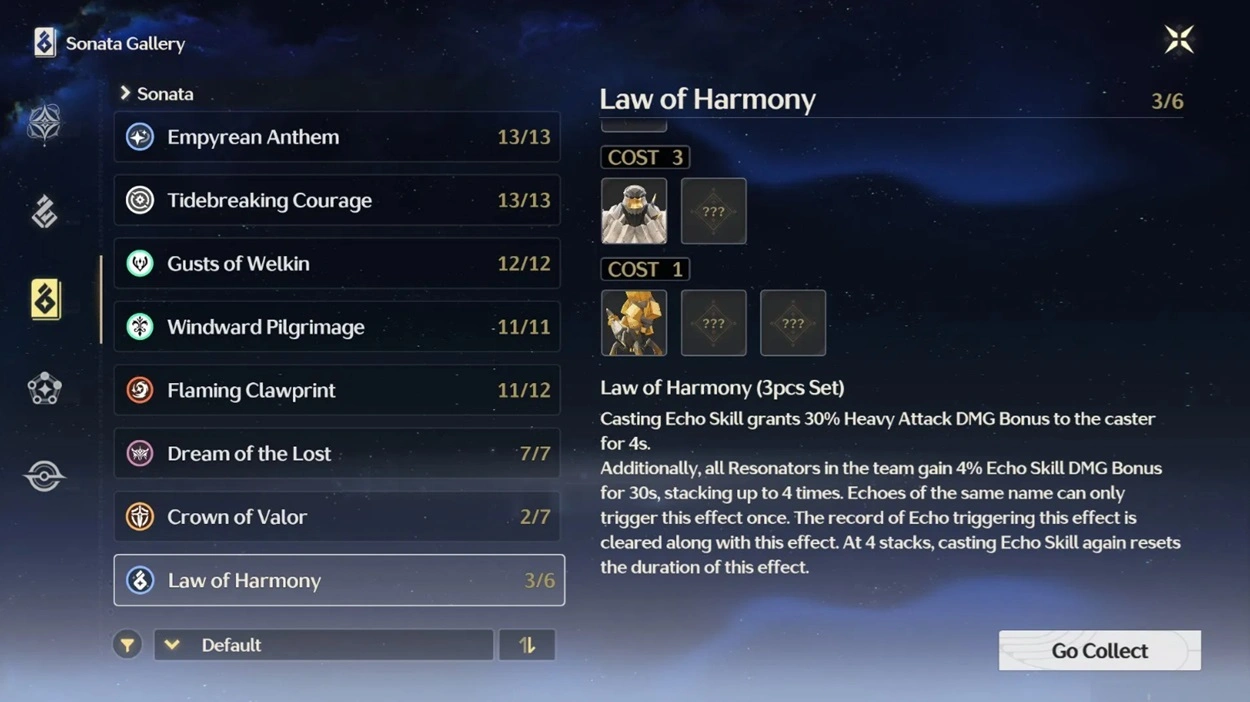1250x702 pixels.
Task: Click the highlighted Law of Harmony row
Action: [339, 580]
